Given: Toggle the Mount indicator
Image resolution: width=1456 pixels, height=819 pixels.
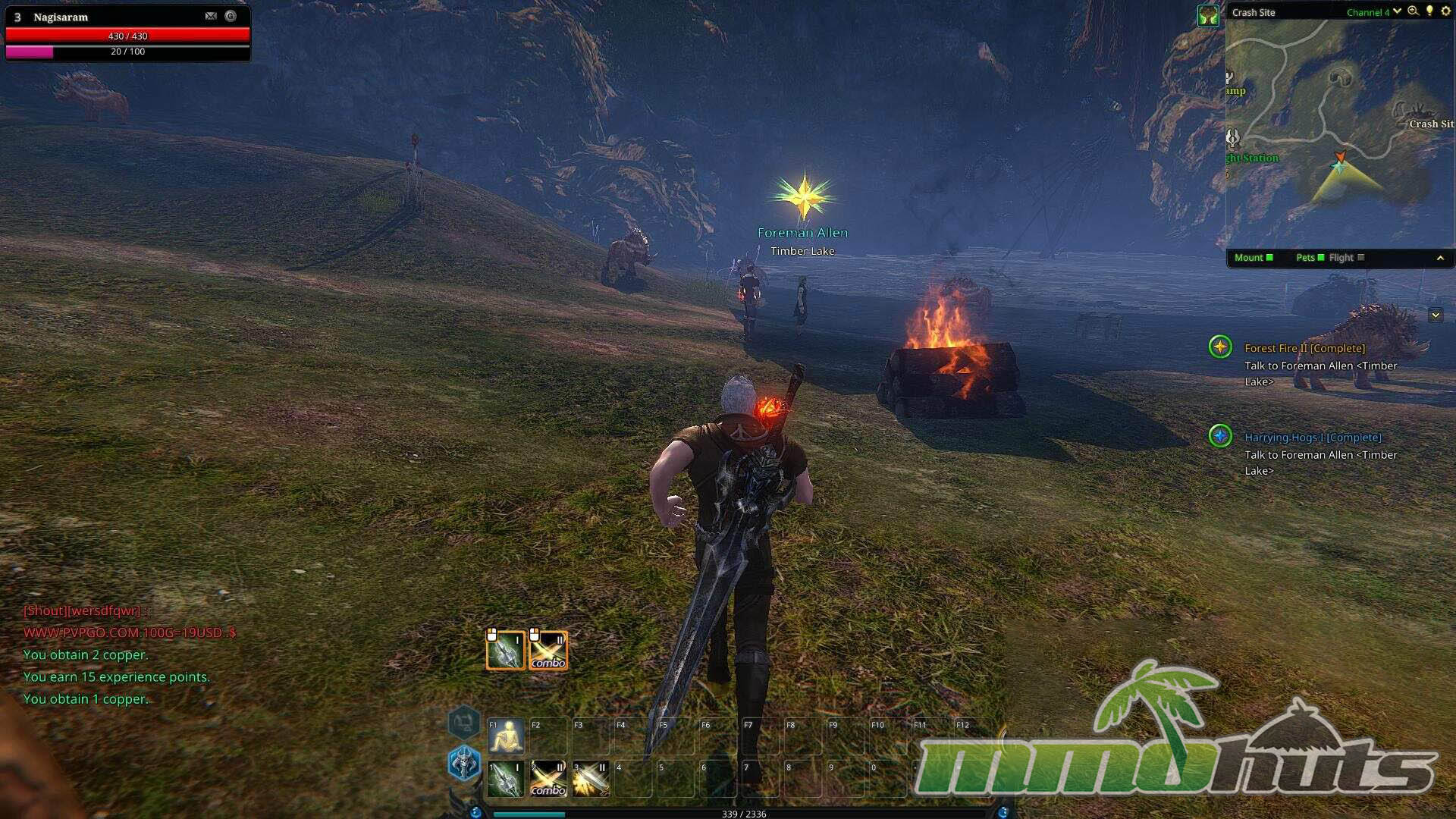Looking at the screenshot, I should (x=1254, y=258).
